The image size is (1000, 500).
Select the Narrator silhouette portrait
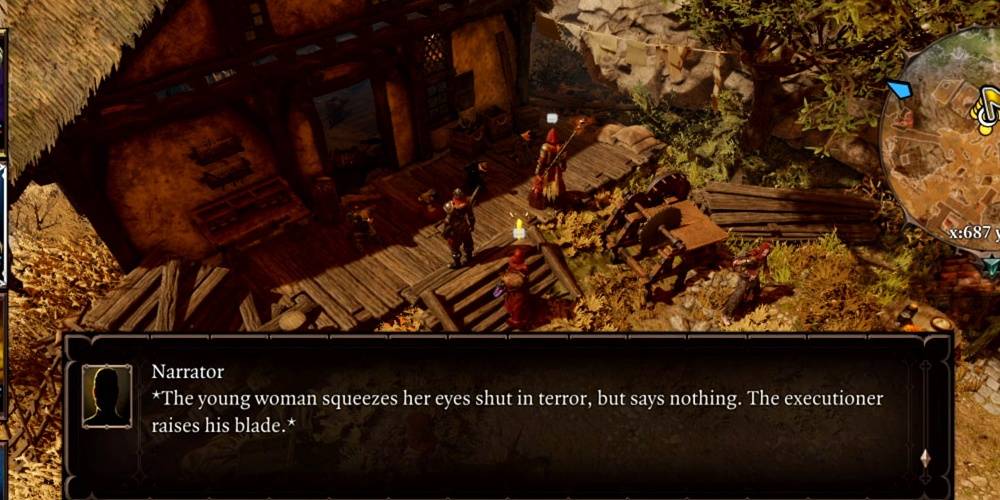tap(107, 396)
